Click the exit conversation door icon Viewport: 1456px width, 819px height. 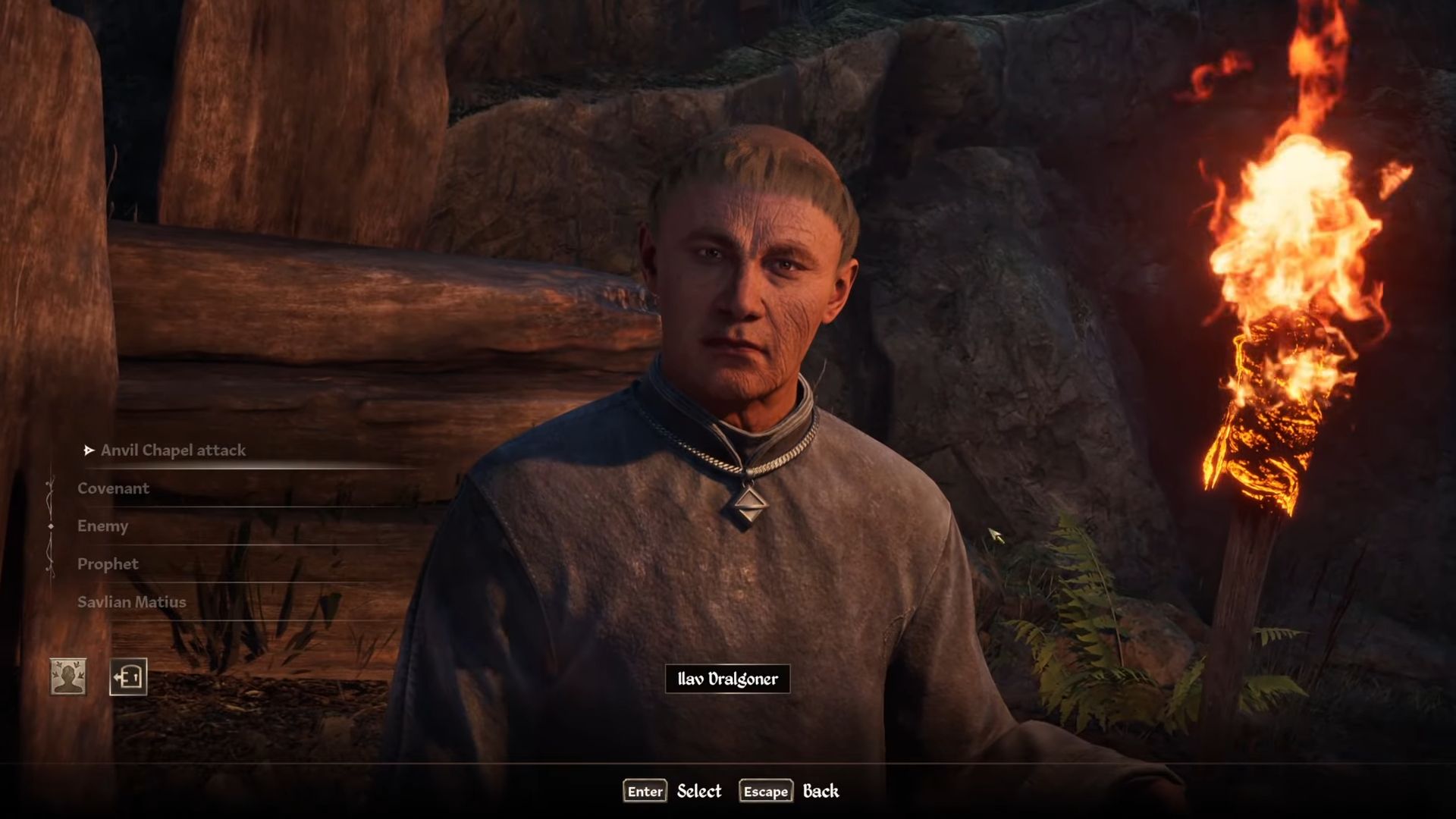(128, 676)
